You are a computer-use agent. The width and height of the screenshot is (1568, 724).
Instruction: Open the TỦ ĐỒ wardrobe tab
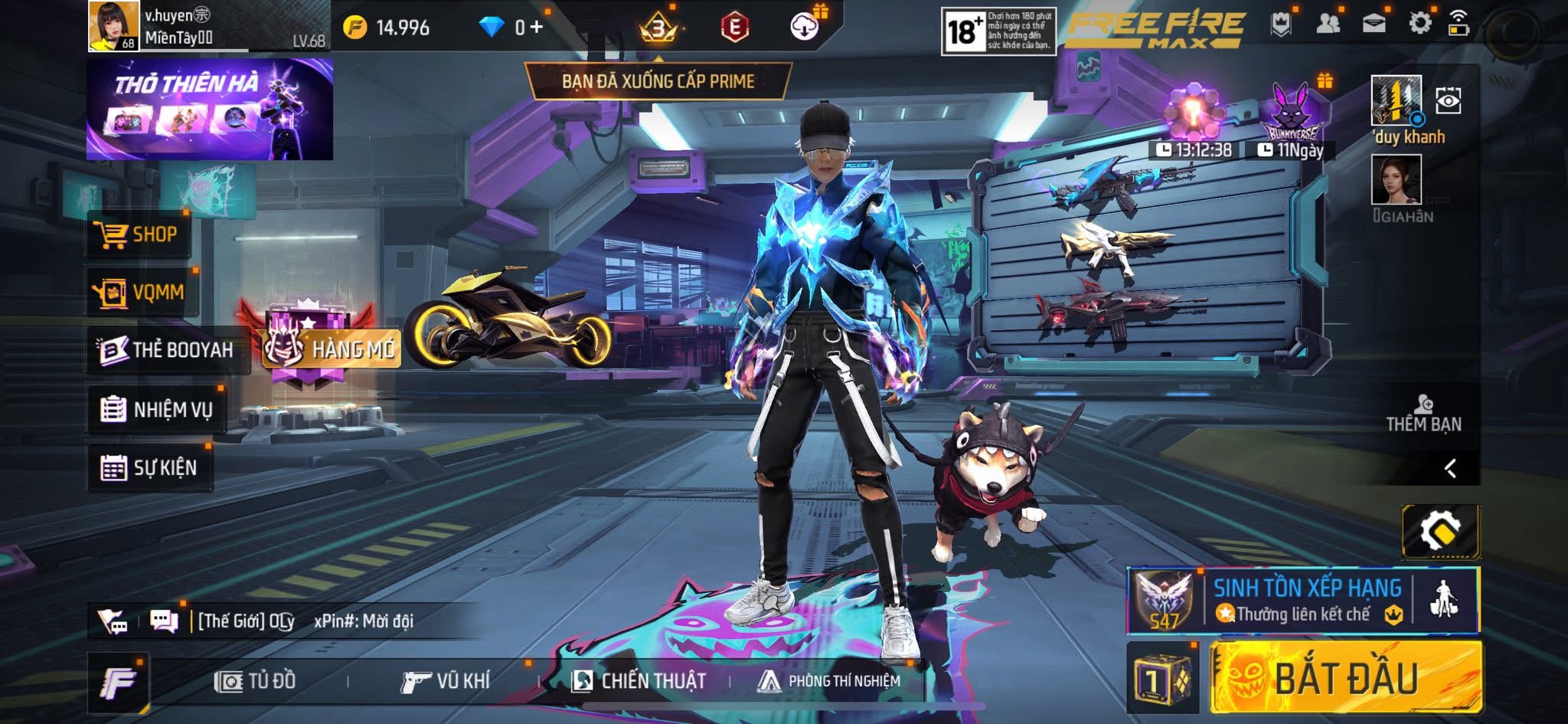256,681
